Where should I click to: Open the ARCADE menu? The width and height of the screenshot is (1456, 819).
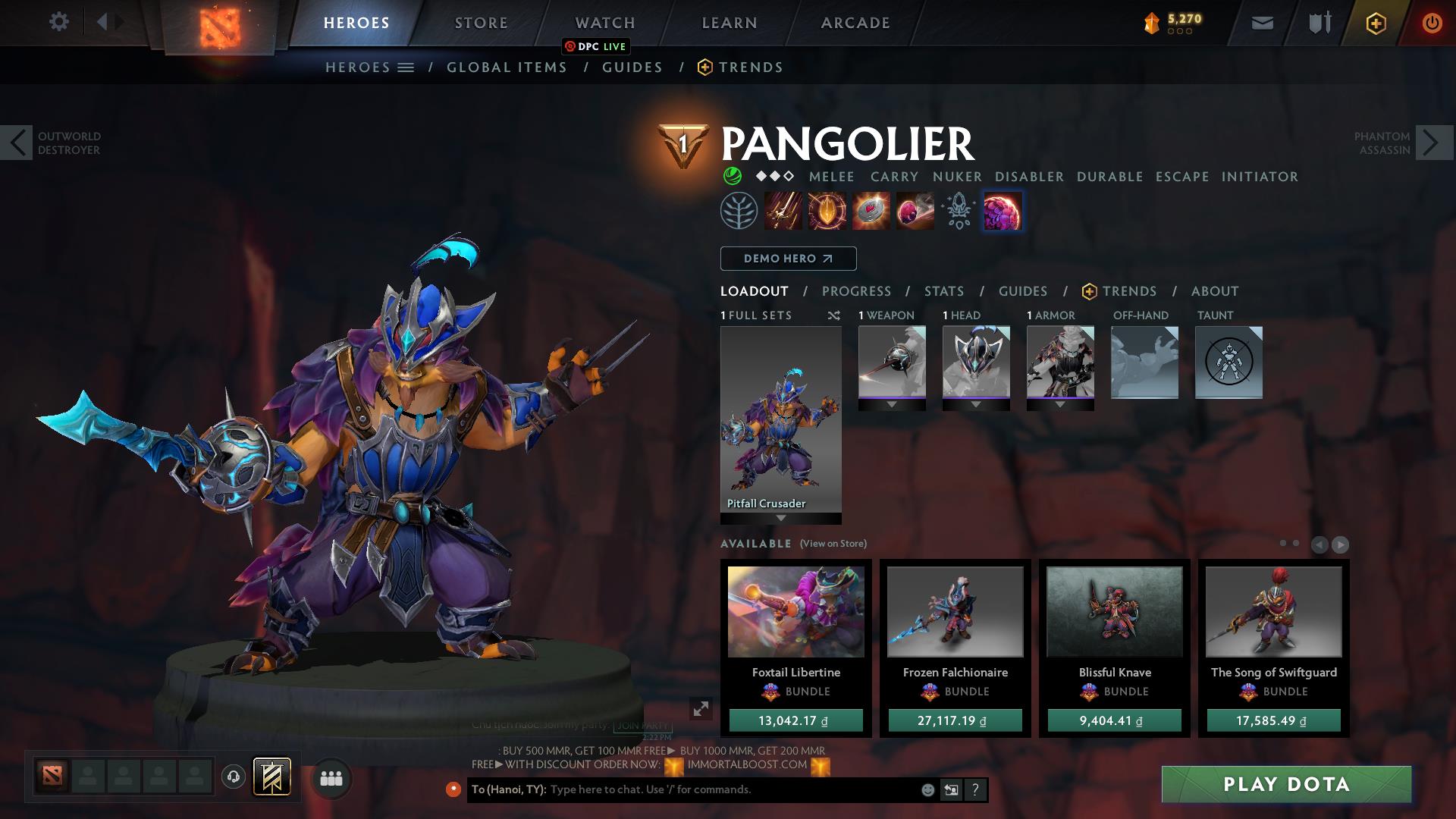[855, 22]
